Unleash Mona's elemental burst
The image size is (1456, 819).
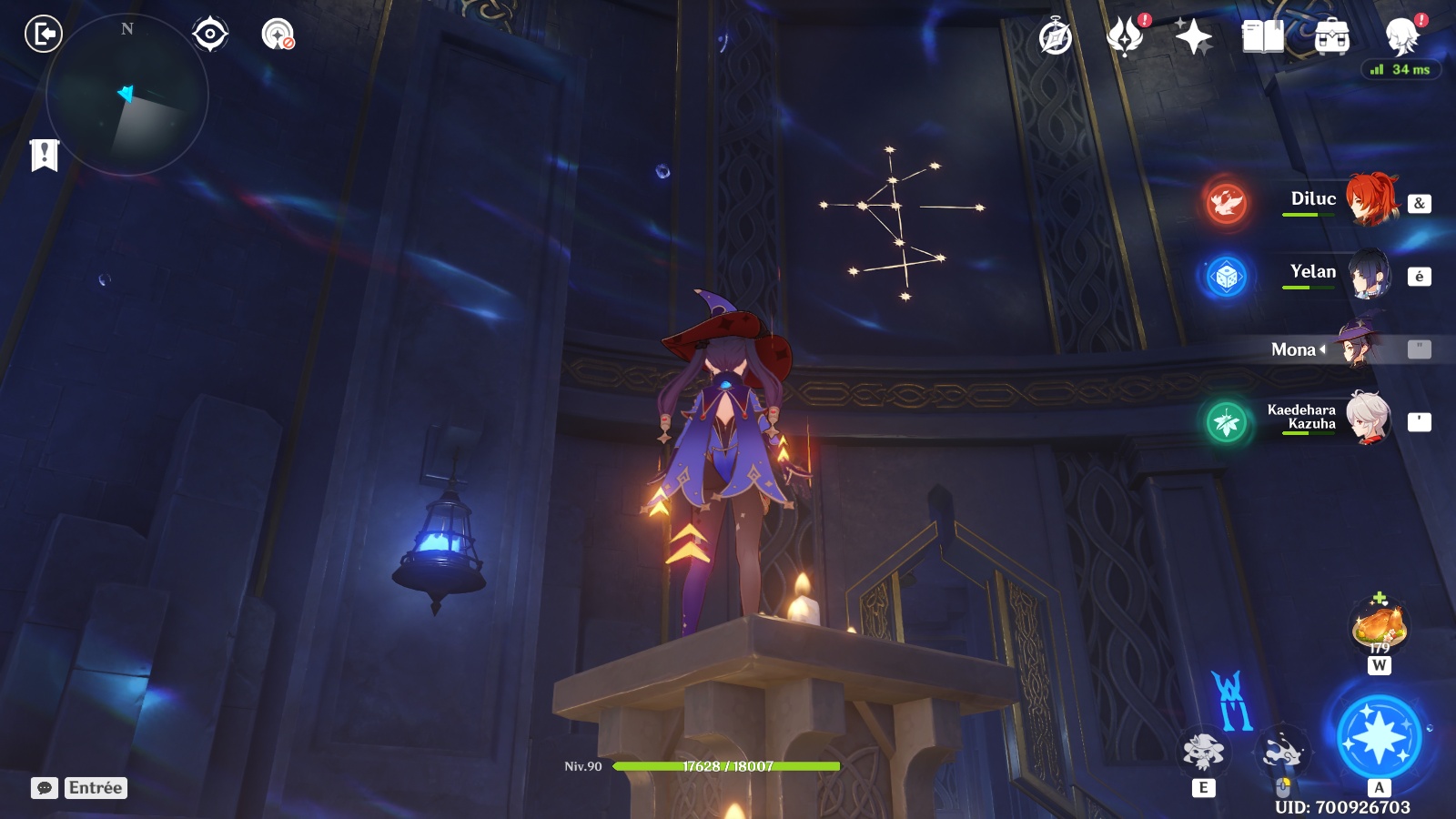(1379, 736)
